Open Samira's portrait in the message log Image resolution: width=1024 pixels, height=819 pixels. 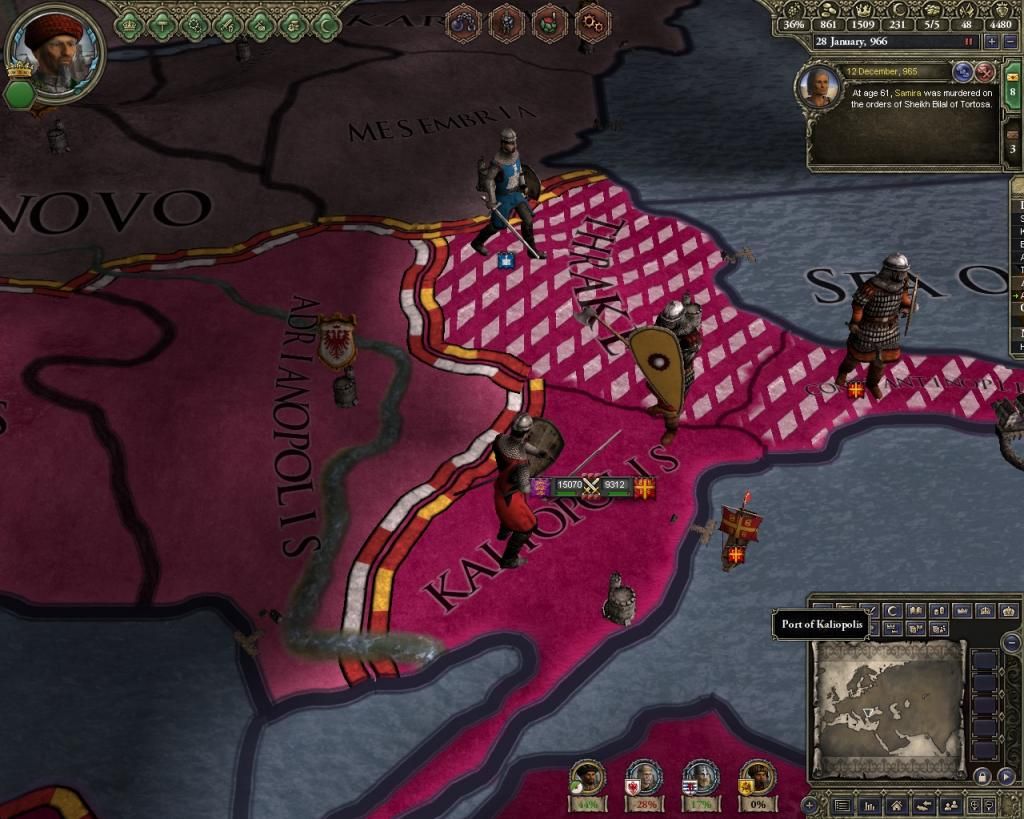pos(819,87)
